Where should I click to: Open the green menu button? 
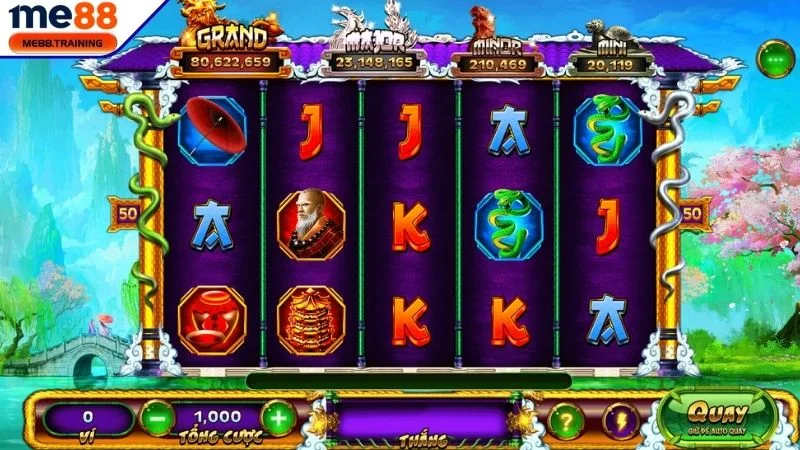coord(774,60)
